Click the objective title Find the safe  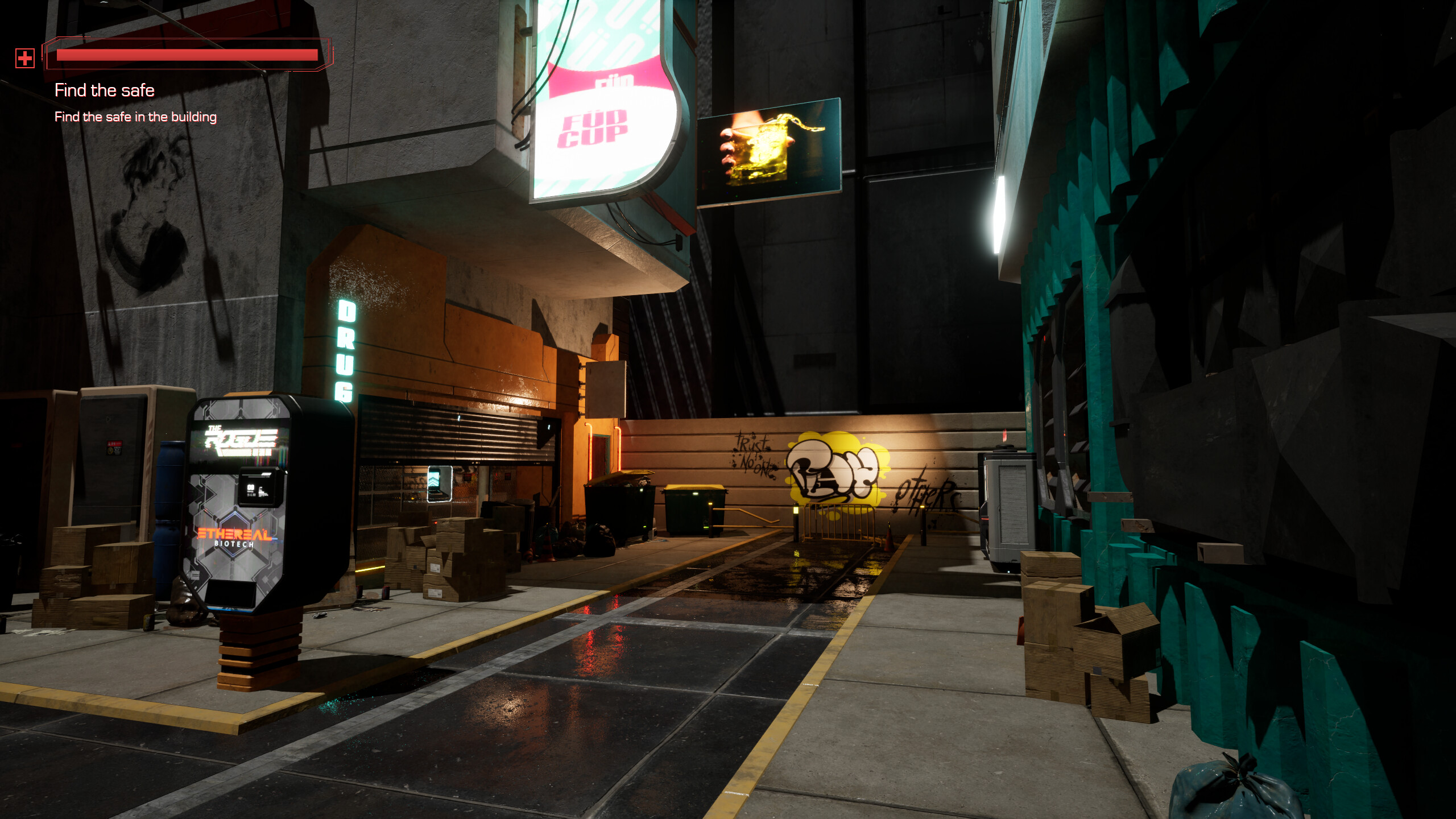coord(104,90)
